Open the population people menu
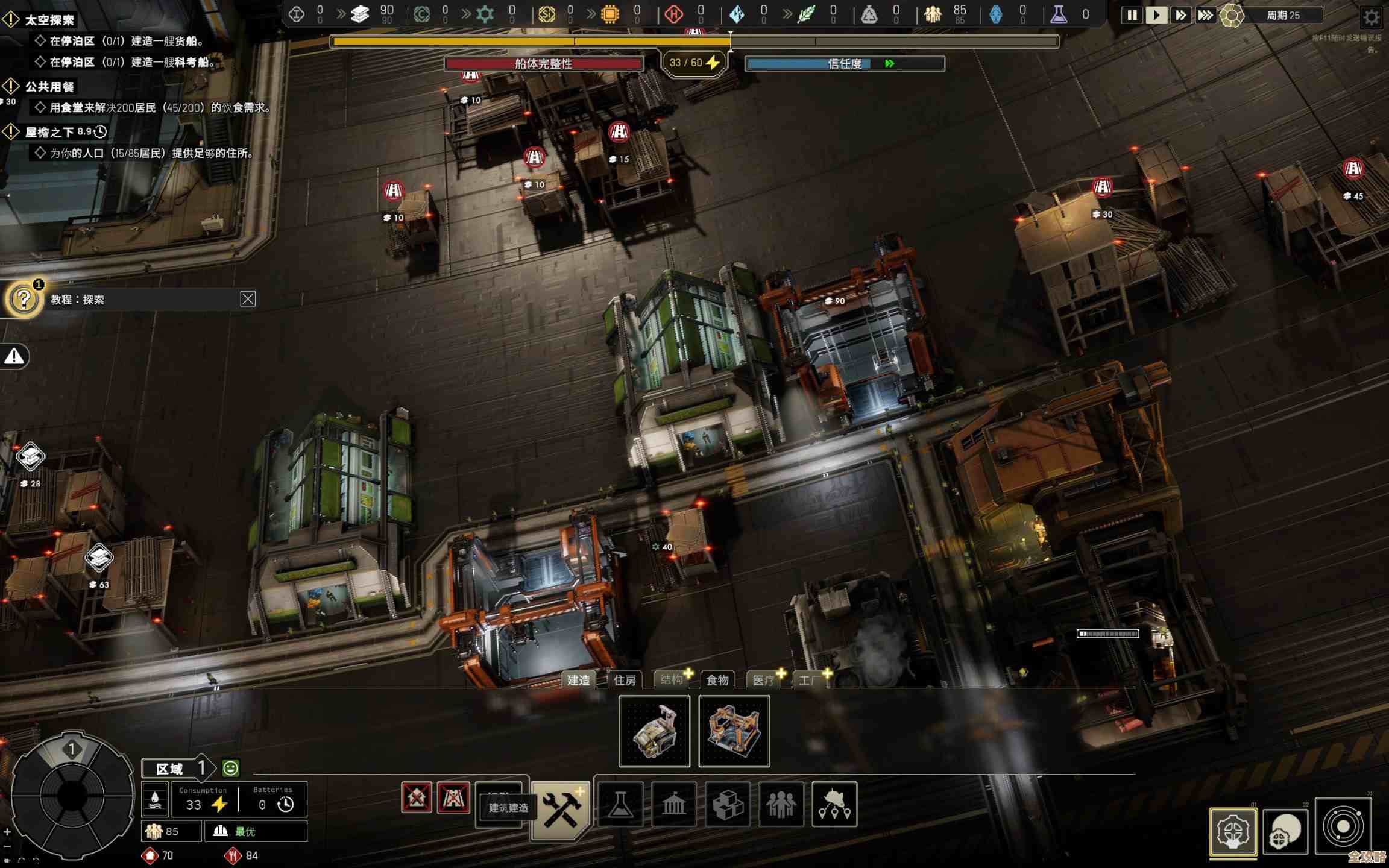 point(781,804)
